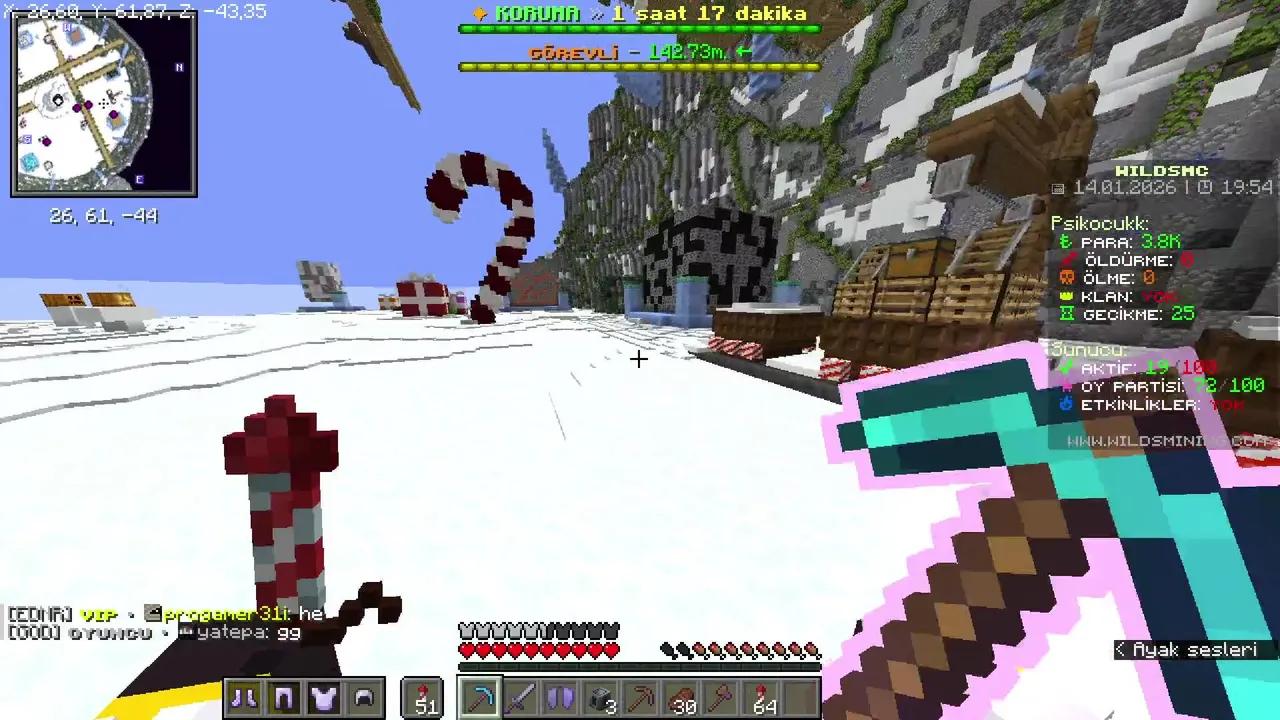This screenshot has height=720, width=1280.
Task: Click the KLAN crown icon in sidebar
Action: point(1068,296)
